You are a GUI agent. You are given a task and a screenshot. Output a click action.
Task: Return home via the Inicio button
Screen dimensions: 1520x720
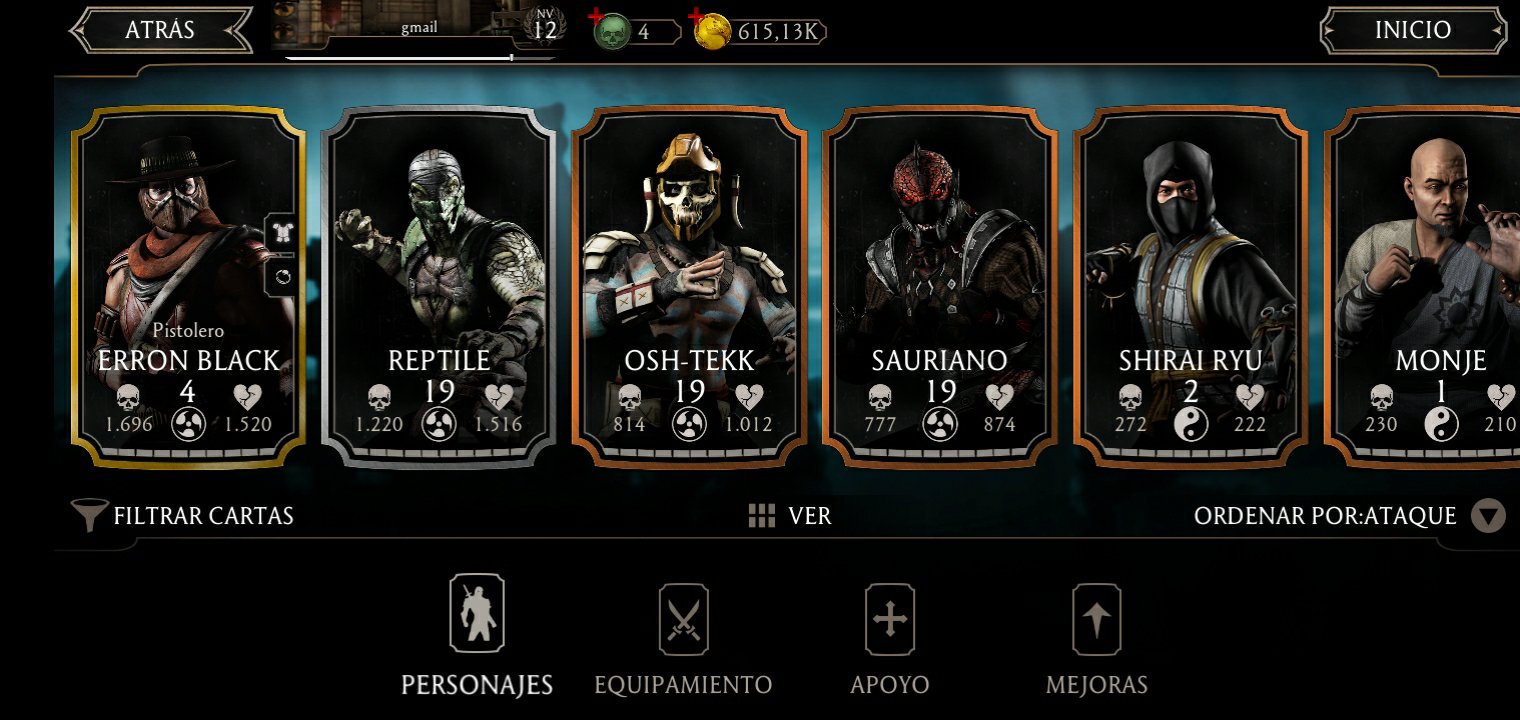pos(1412,30)
